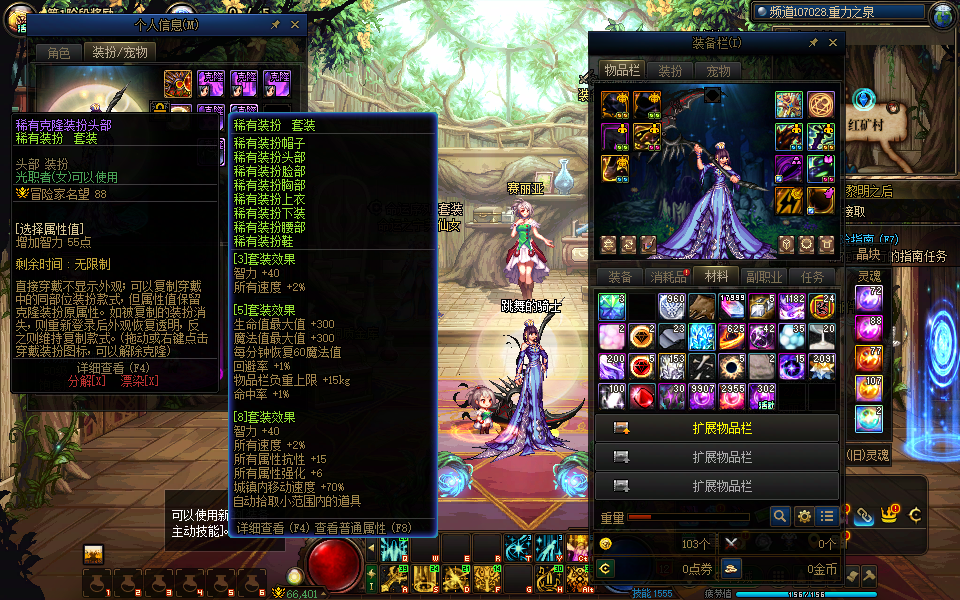Switch to the 角色 tab
Screen dimensions: 960x600
(58, 52)
